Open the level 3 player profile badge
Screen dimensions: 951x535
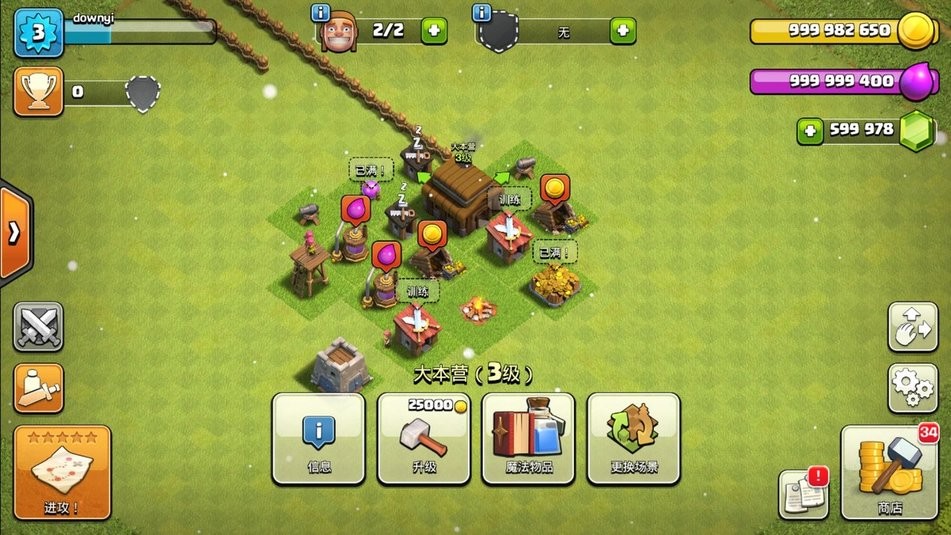pos(38,32)
